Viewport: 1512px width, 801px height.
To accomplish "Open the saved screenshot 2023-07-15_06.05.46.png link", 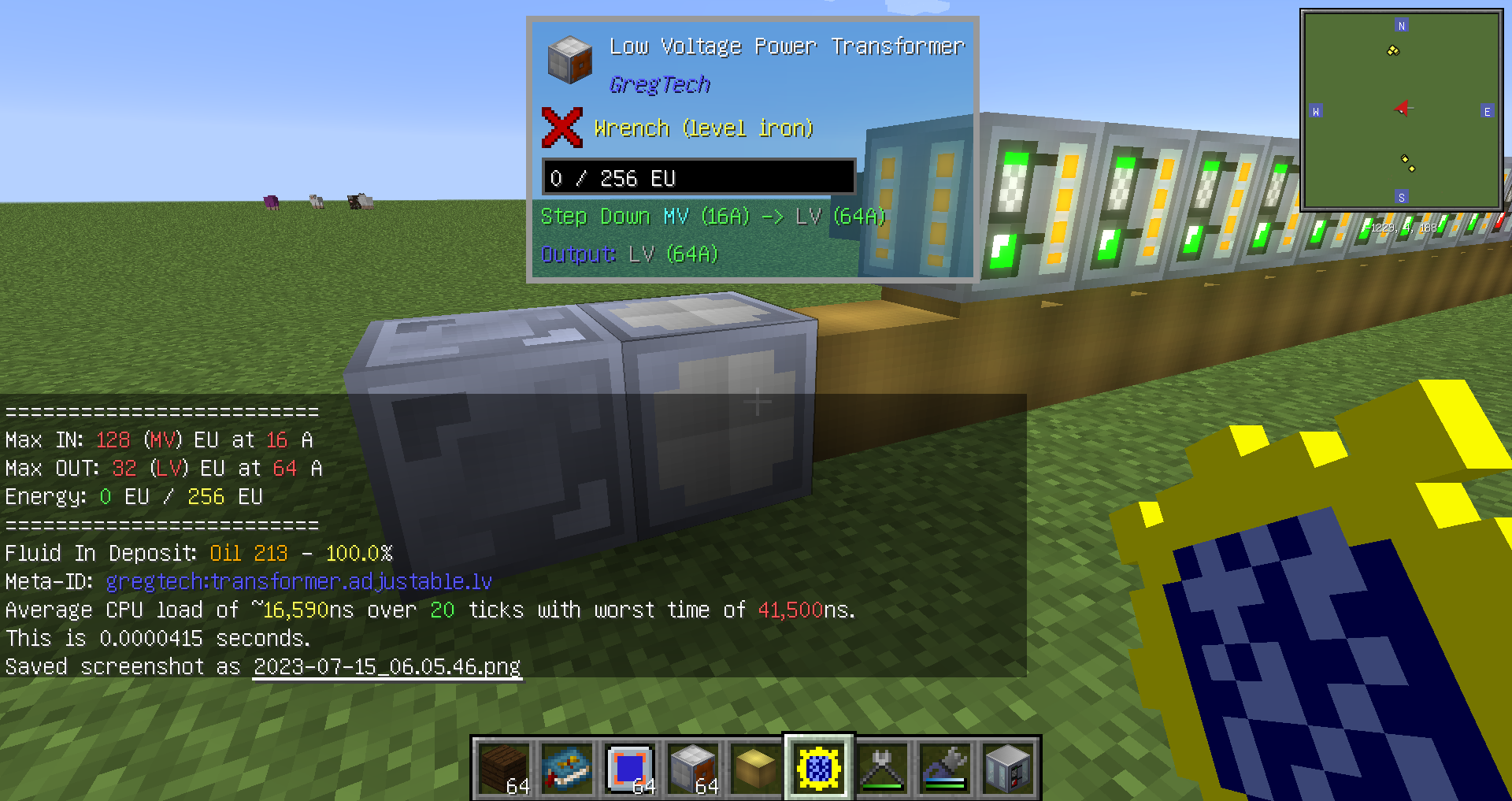I will click(386, 666).
